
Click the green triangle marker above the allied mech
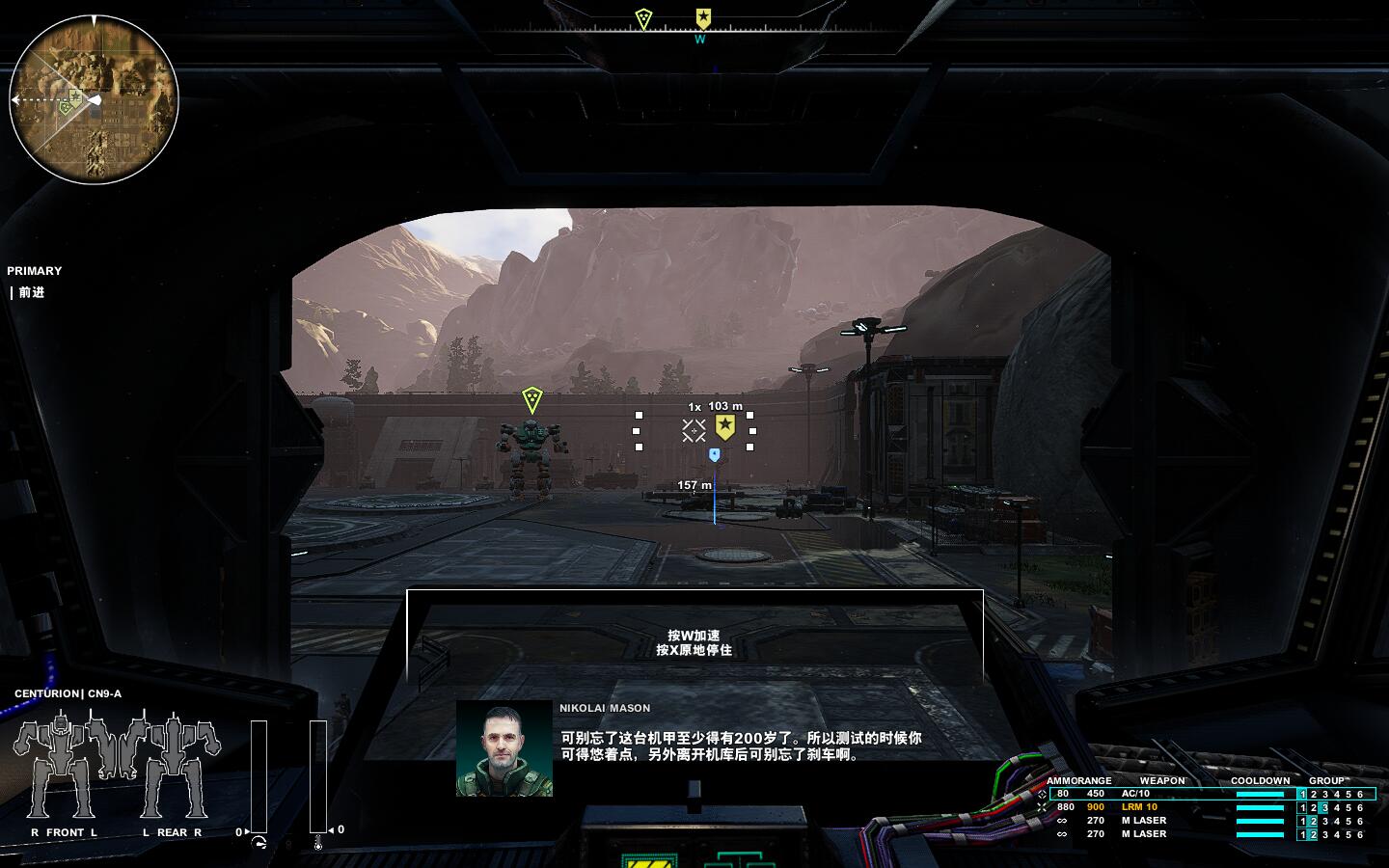click(531, 398)
